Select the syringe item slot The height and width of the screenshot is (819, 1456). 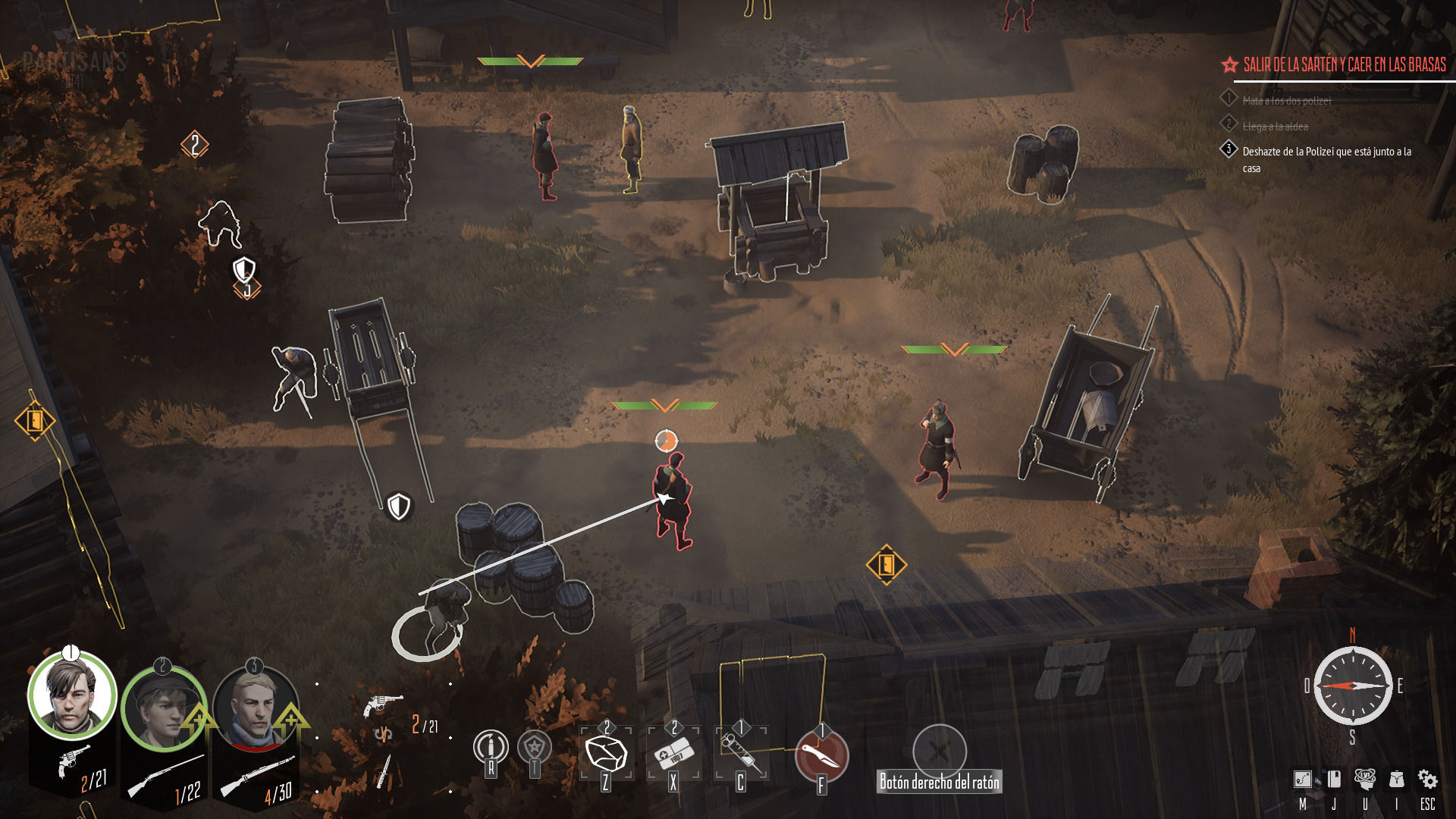pos(741,754)
